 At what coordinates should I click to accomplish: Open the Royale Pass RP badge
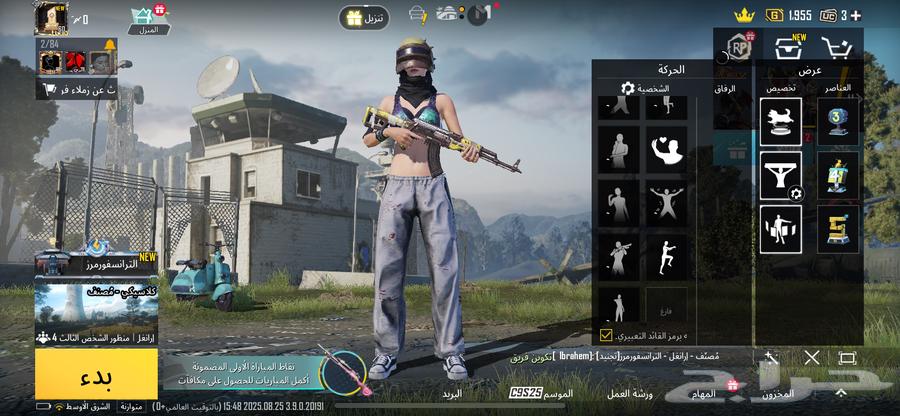click(739, 47)
